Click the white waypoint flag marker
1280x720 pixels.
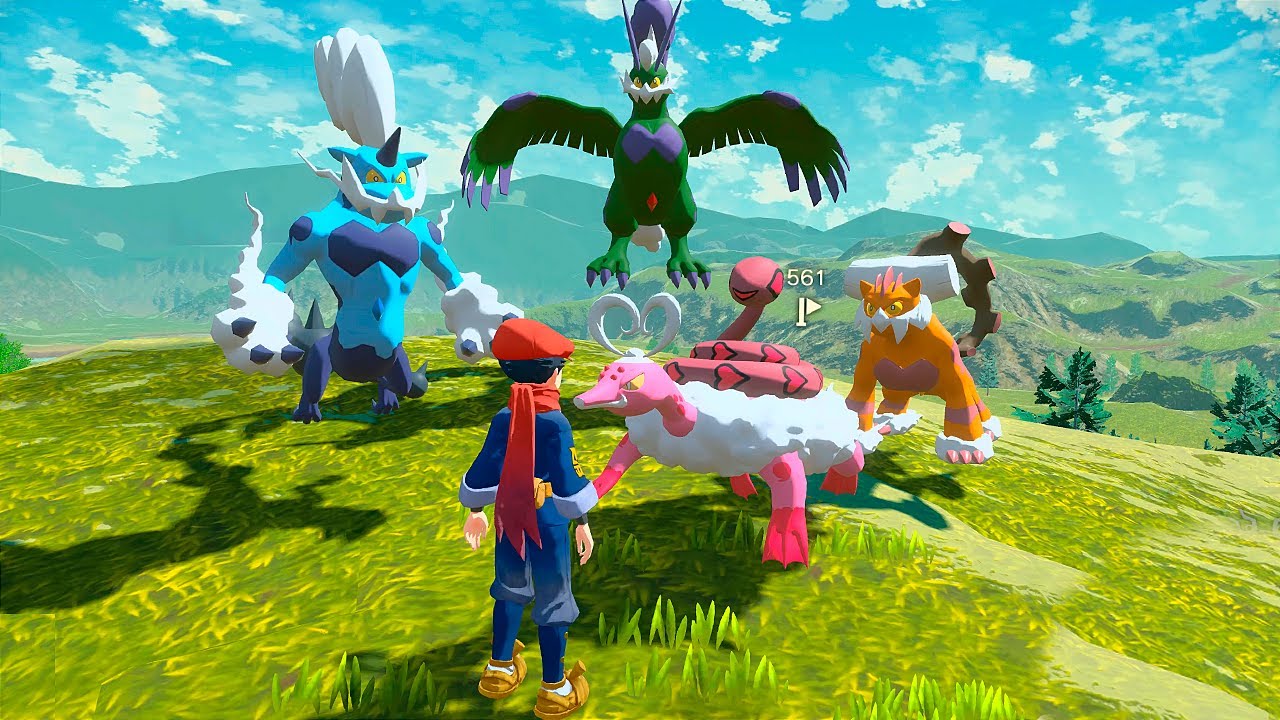806,310
